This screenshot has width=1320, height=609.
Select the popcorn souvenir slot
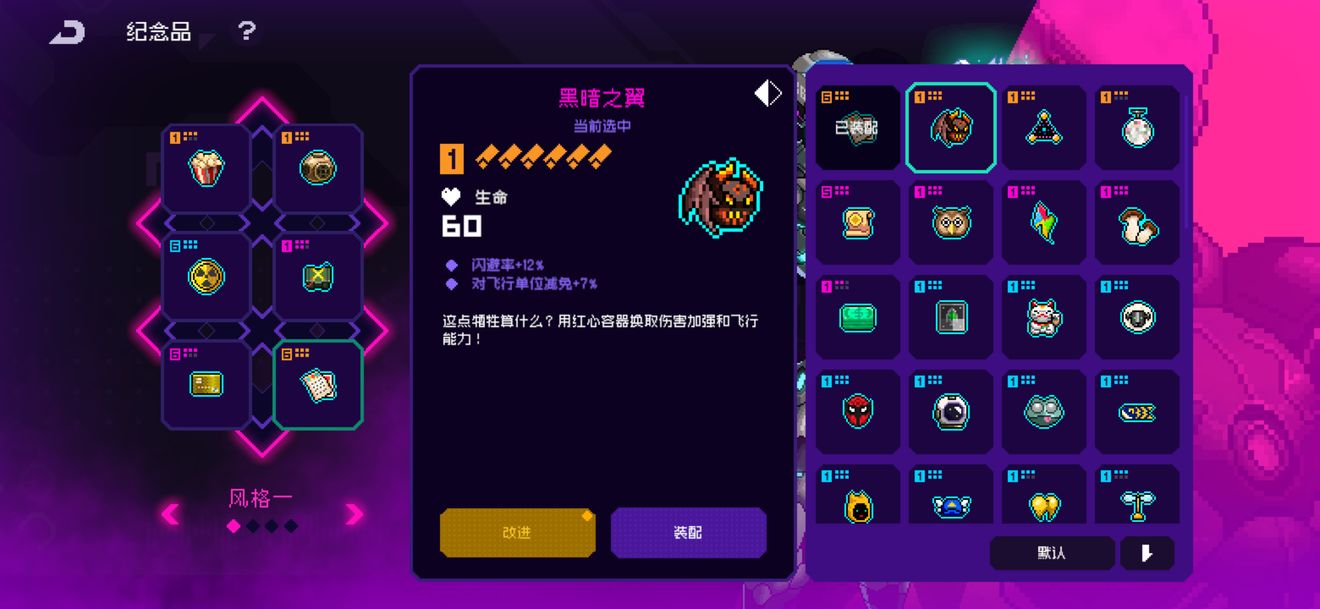pyautogui.click(x=206, y=168)
